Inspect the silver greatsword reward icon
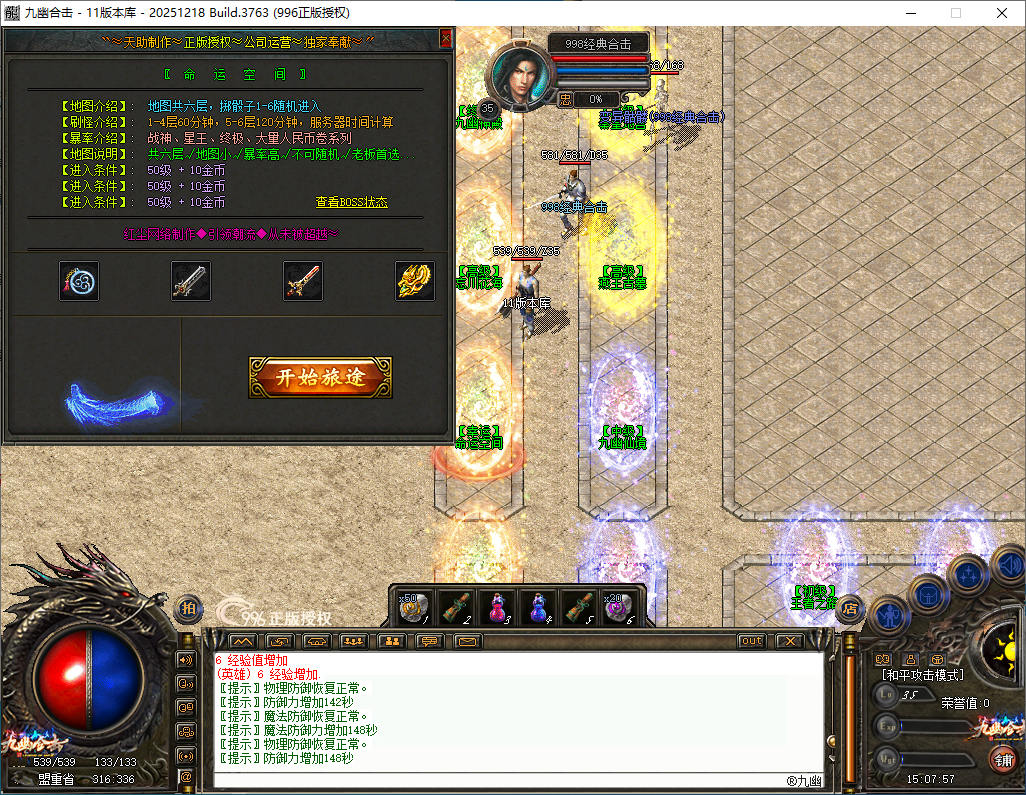 (190, 281)
